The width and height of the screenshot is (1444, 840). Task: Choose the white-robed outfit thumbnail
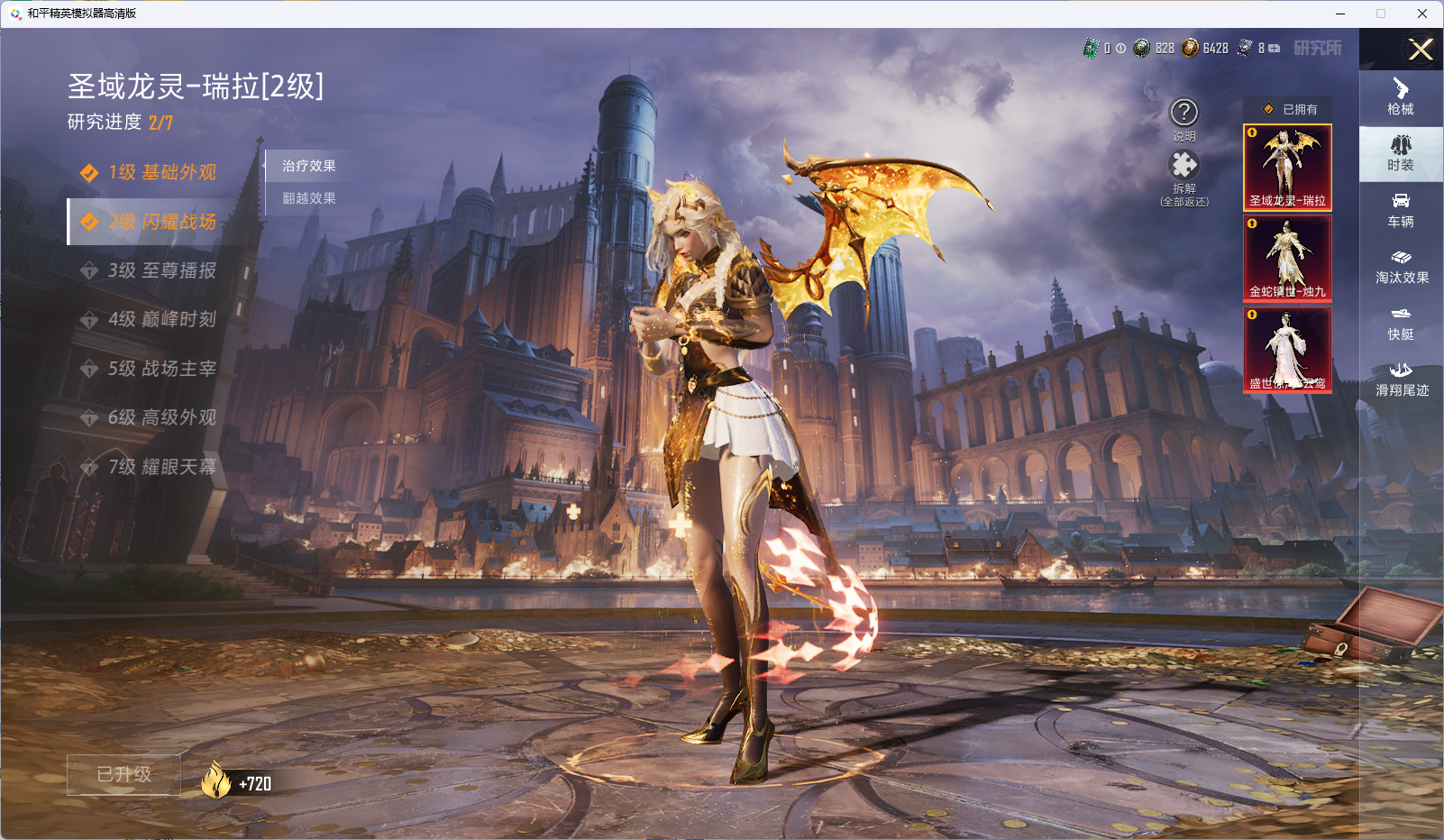(x=1287, y=350)
